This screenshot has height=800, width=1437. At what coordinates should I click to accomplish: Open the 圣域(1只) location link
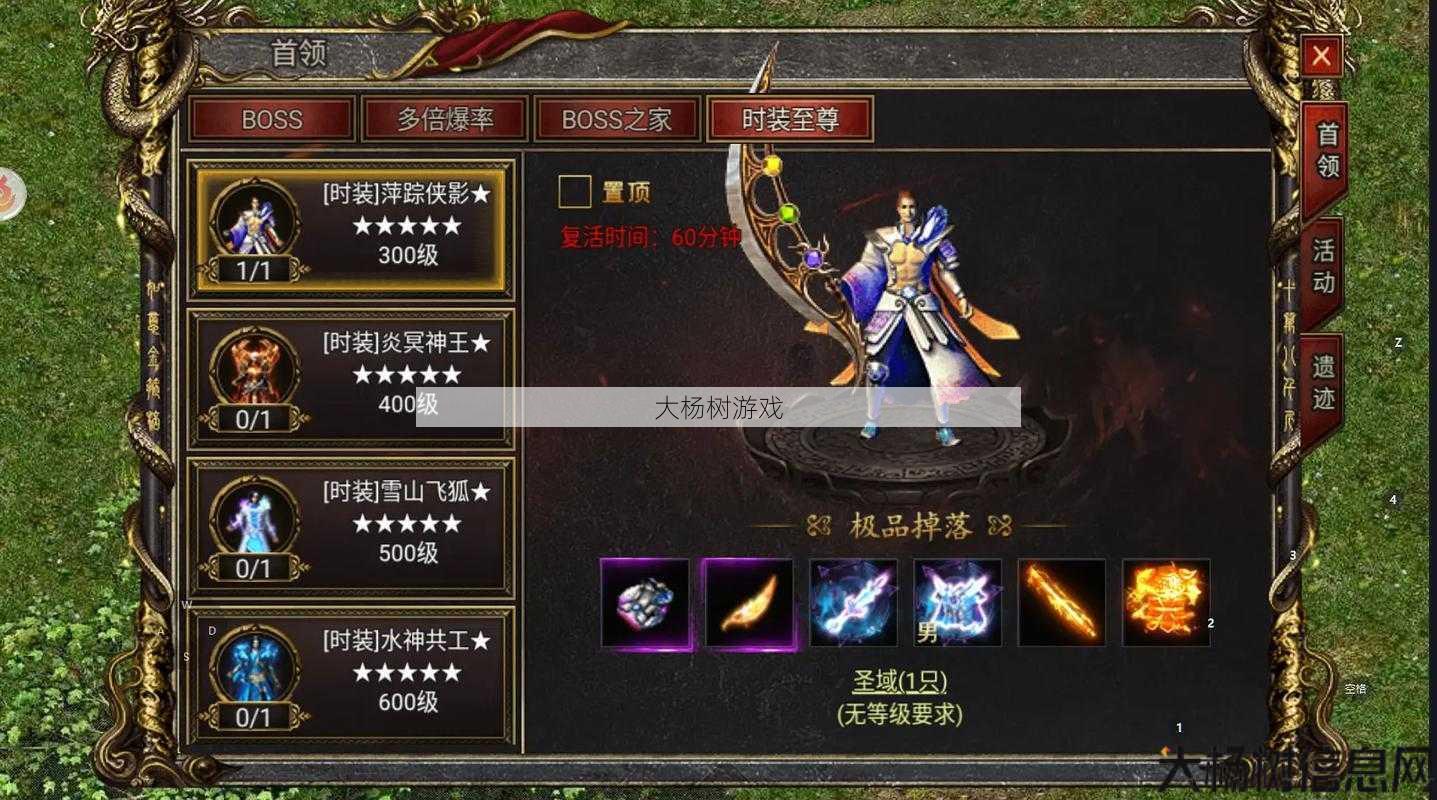[x=898, y=681]
